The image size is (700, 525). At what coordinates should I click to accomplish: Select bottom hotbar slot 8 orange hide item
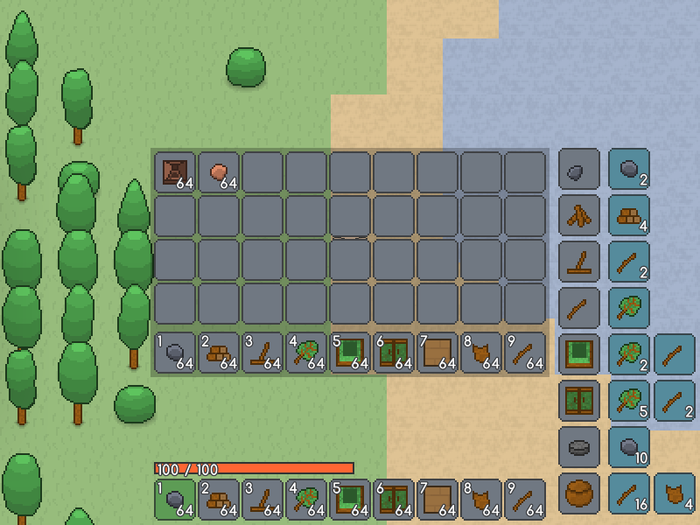tap(482, 498)
